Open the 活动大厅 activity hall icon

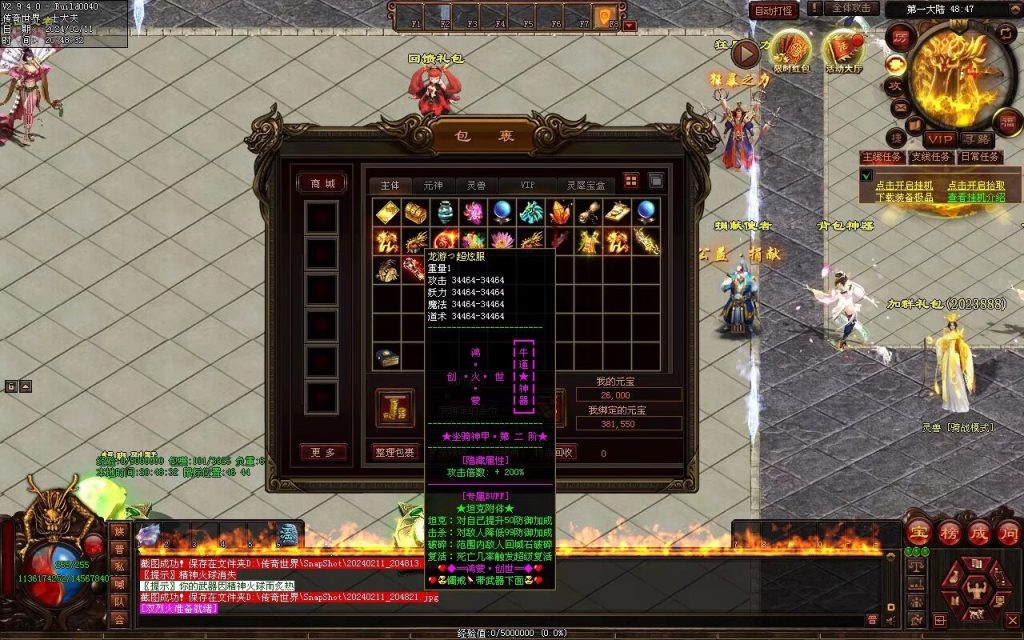tap(842, 51)
